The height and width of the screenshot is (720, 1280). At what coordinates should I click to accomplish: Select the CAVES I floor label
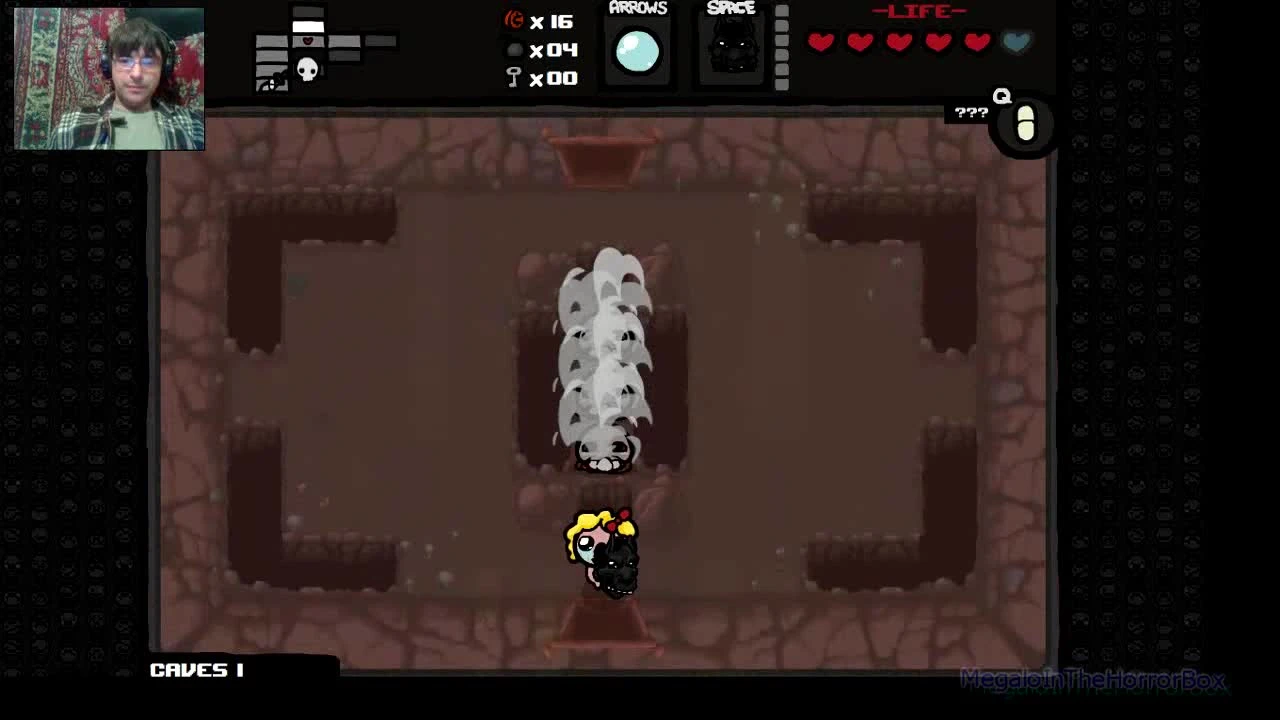click(x=197, y=670)
